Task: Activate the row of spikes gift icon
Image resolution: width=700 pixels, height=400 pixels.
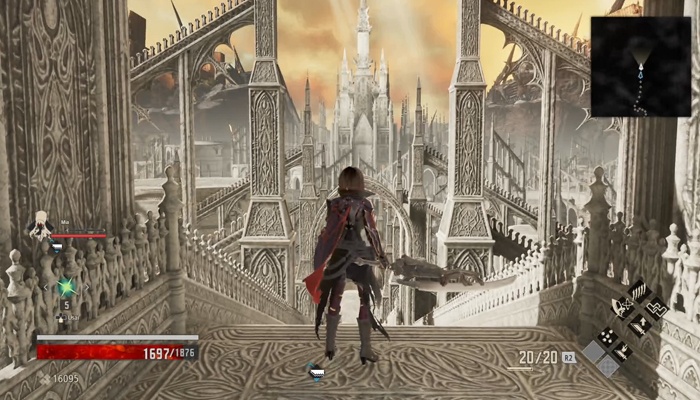Action: pyautogui.click(x=637, y=291)
